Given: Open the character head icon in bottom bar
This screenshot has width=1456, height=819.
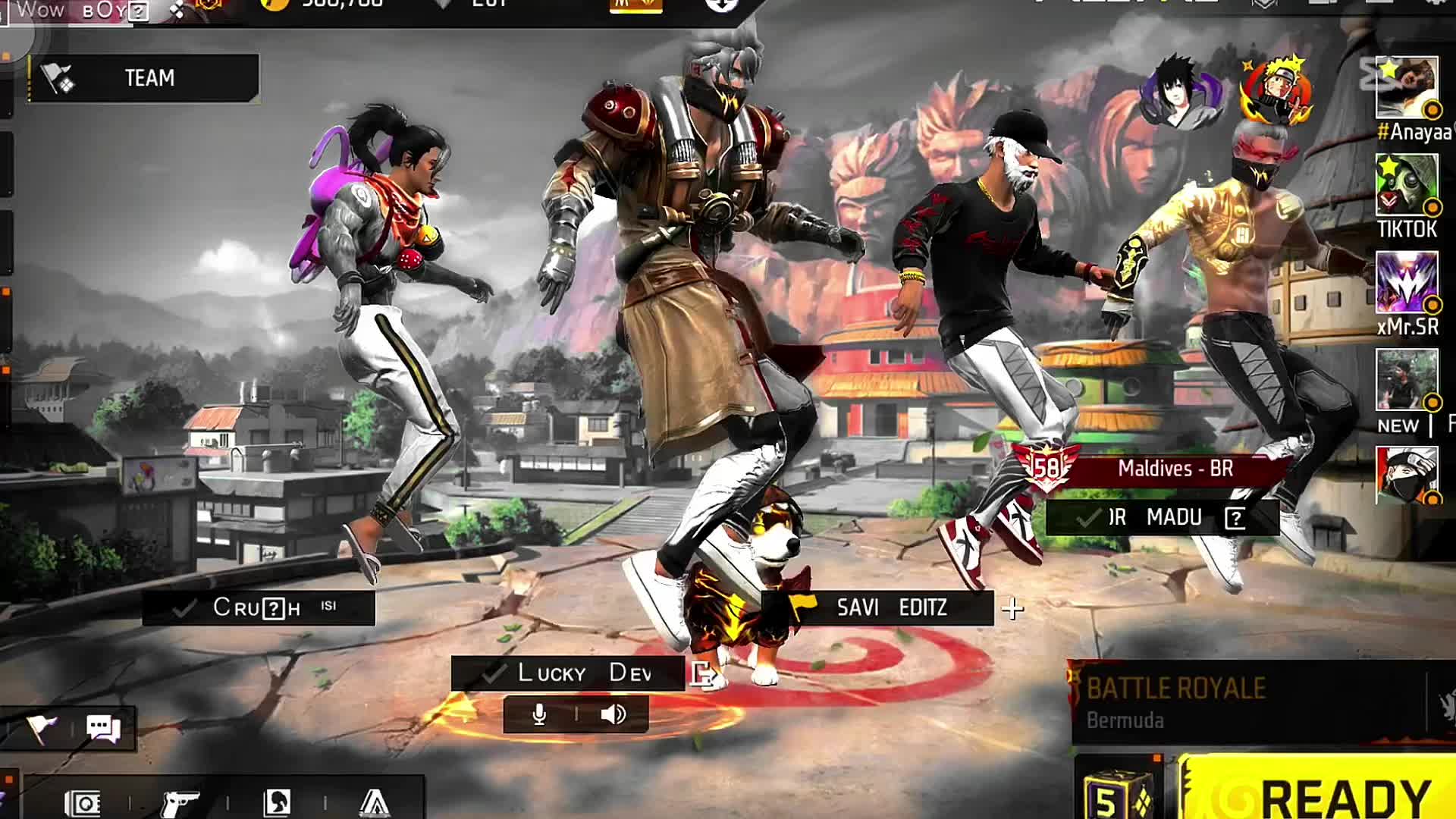Looking at the screenshot, I should click(276, 802).
